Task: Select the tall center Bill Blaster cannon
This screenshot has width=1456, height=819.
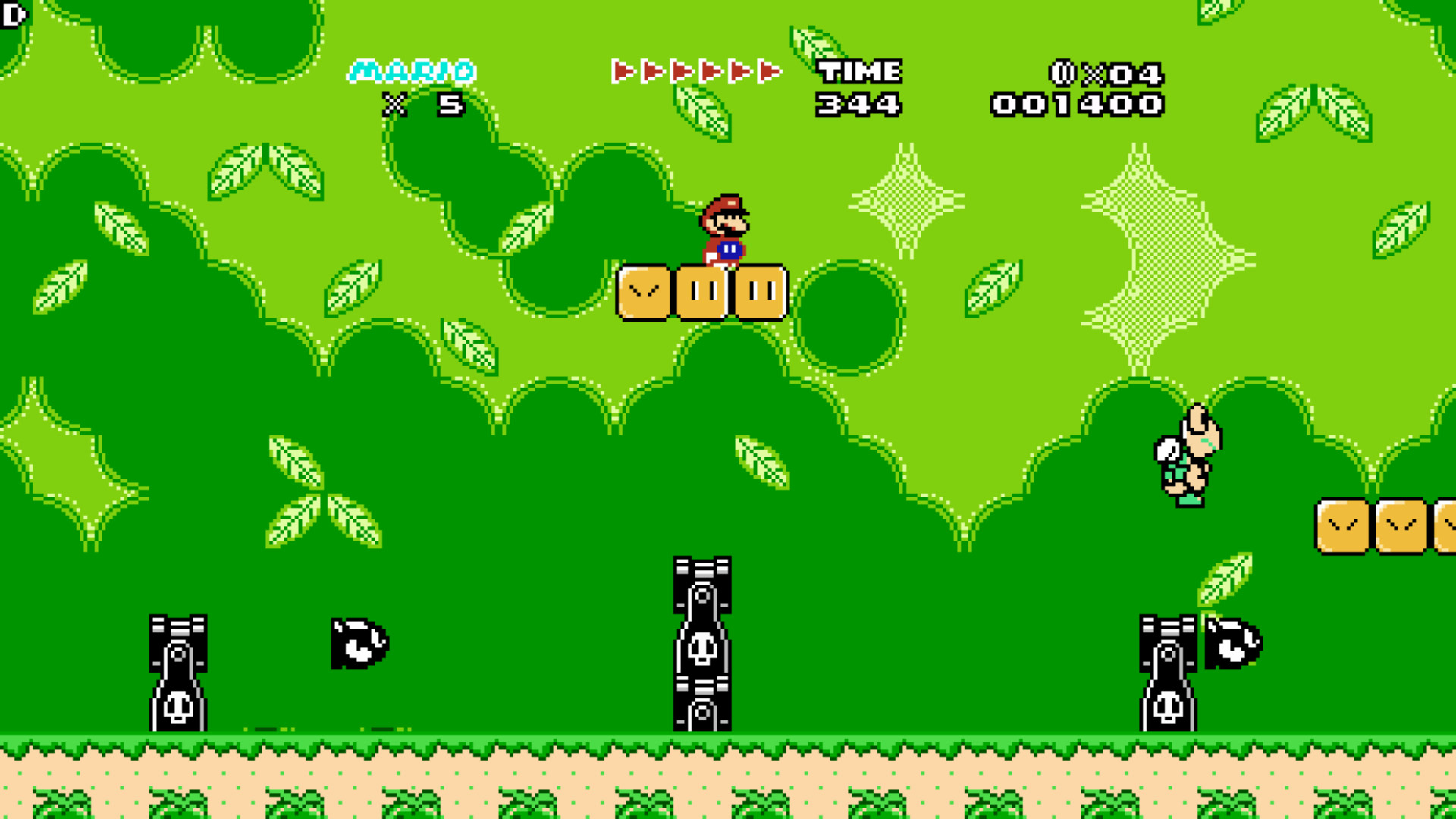Action: pyautogui.click(x=701, y=645)
